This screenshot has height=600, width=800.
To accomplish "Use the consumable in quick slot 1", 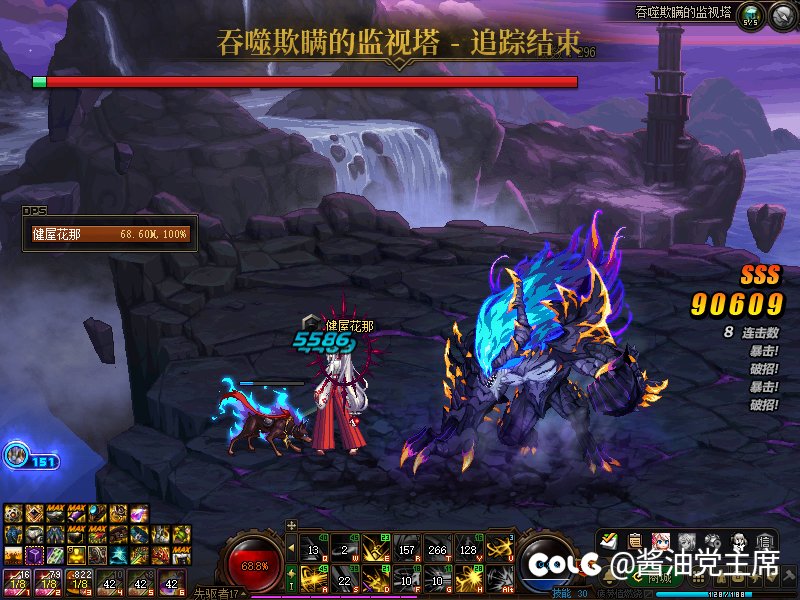I will (x=15, y=580).
